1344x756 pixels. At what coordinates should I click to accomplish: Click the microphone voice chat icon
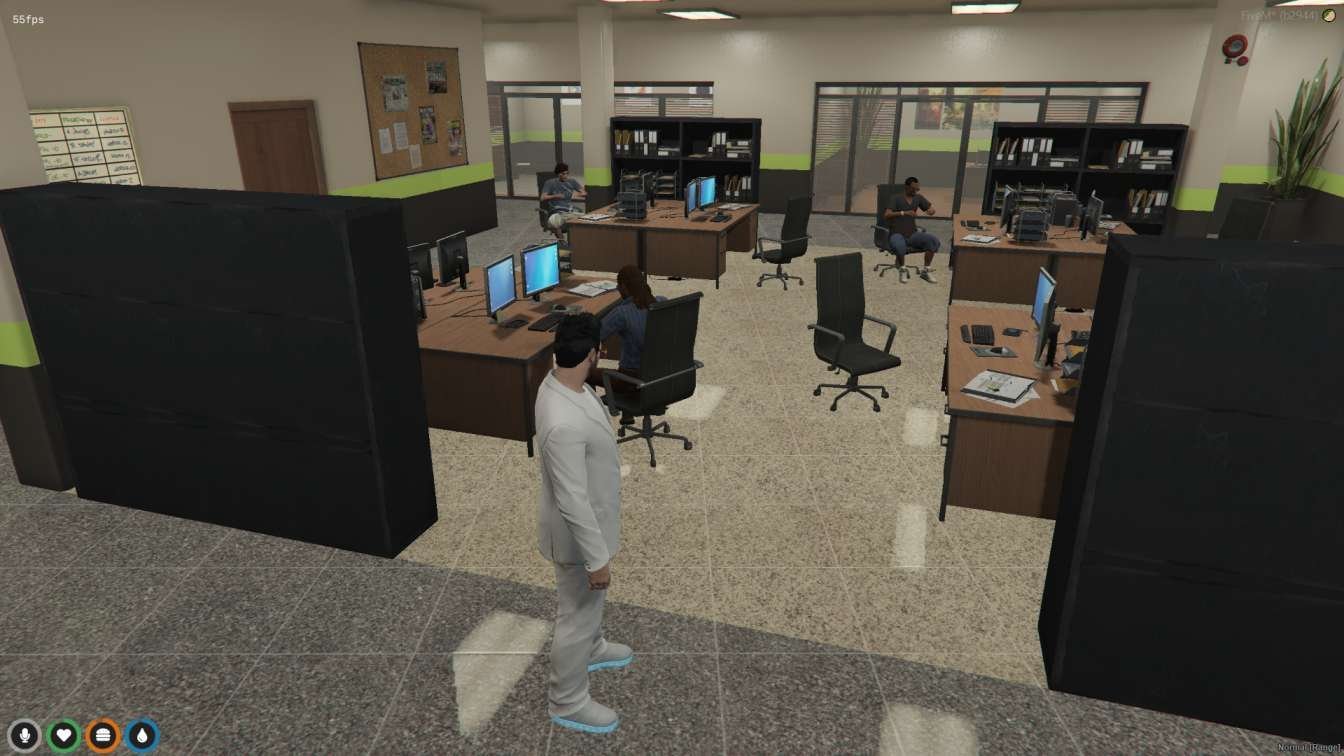click(25, 733)
